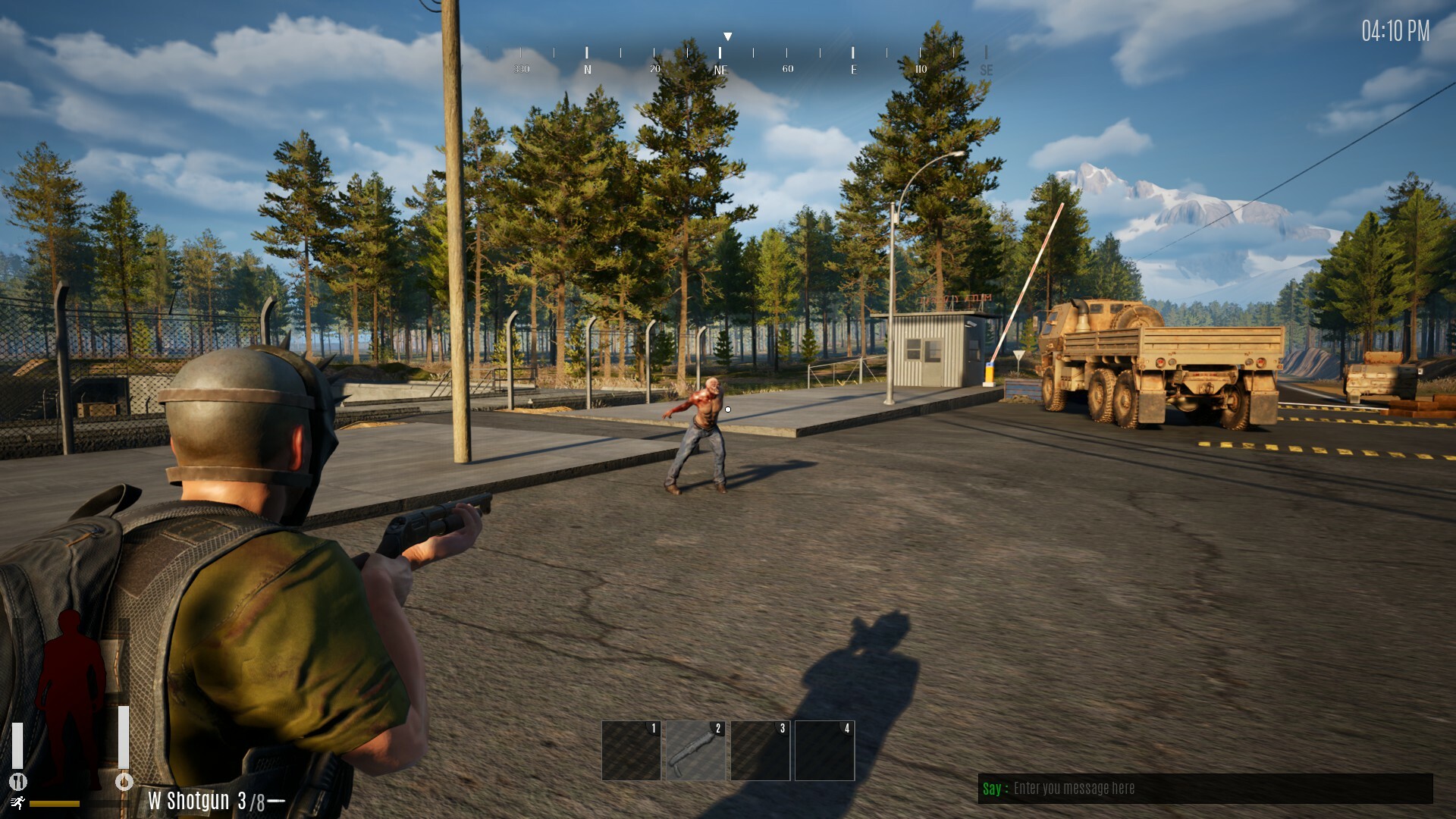Pick empty hotbar slot 4
Image resolution: width=1456 pixels, height=819 pixels.
click(x=824, y=750)
